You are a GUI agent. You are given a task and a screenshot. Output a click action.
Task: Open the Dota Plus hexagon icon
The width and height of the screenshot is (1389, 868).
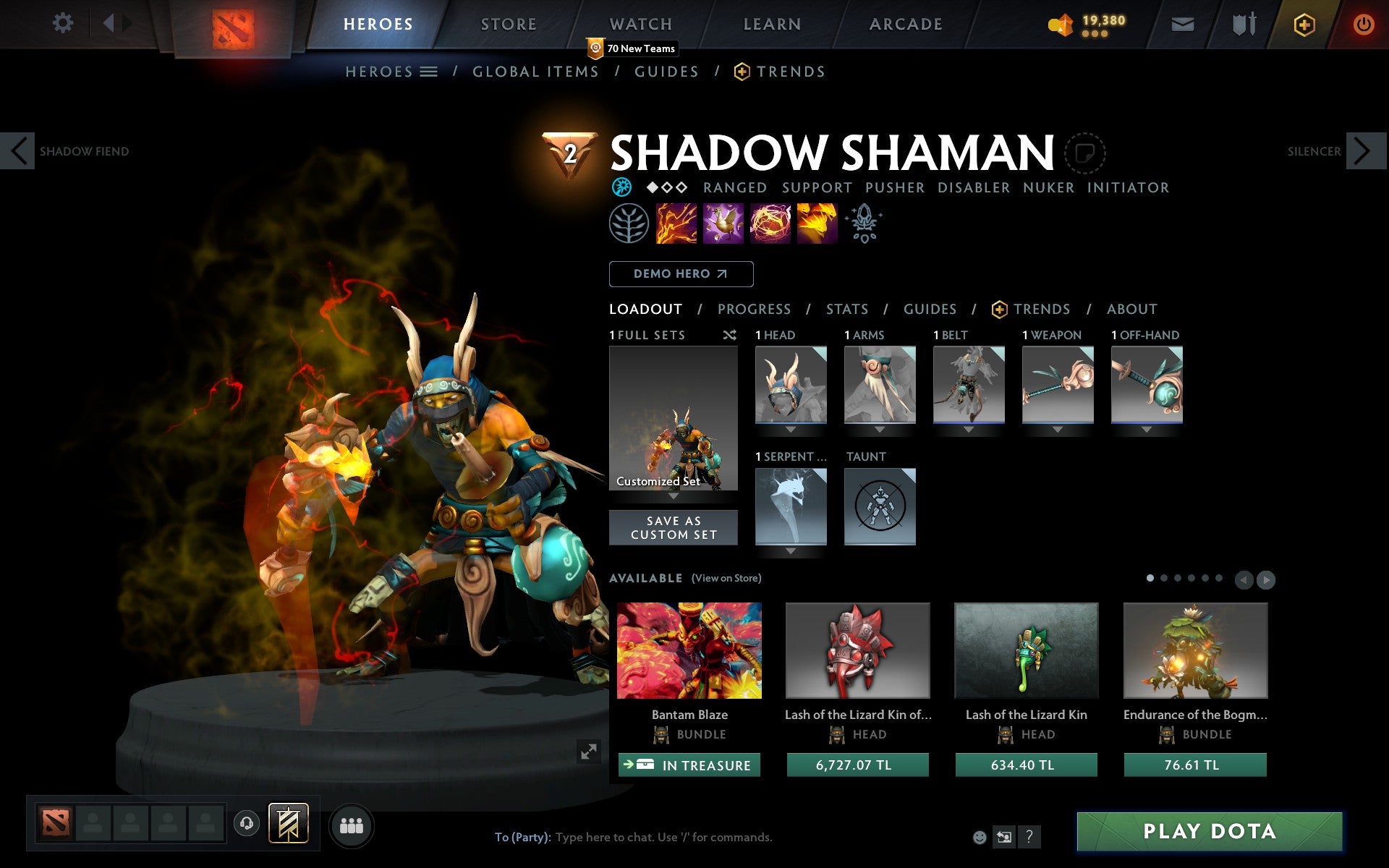coord(1303,24)
